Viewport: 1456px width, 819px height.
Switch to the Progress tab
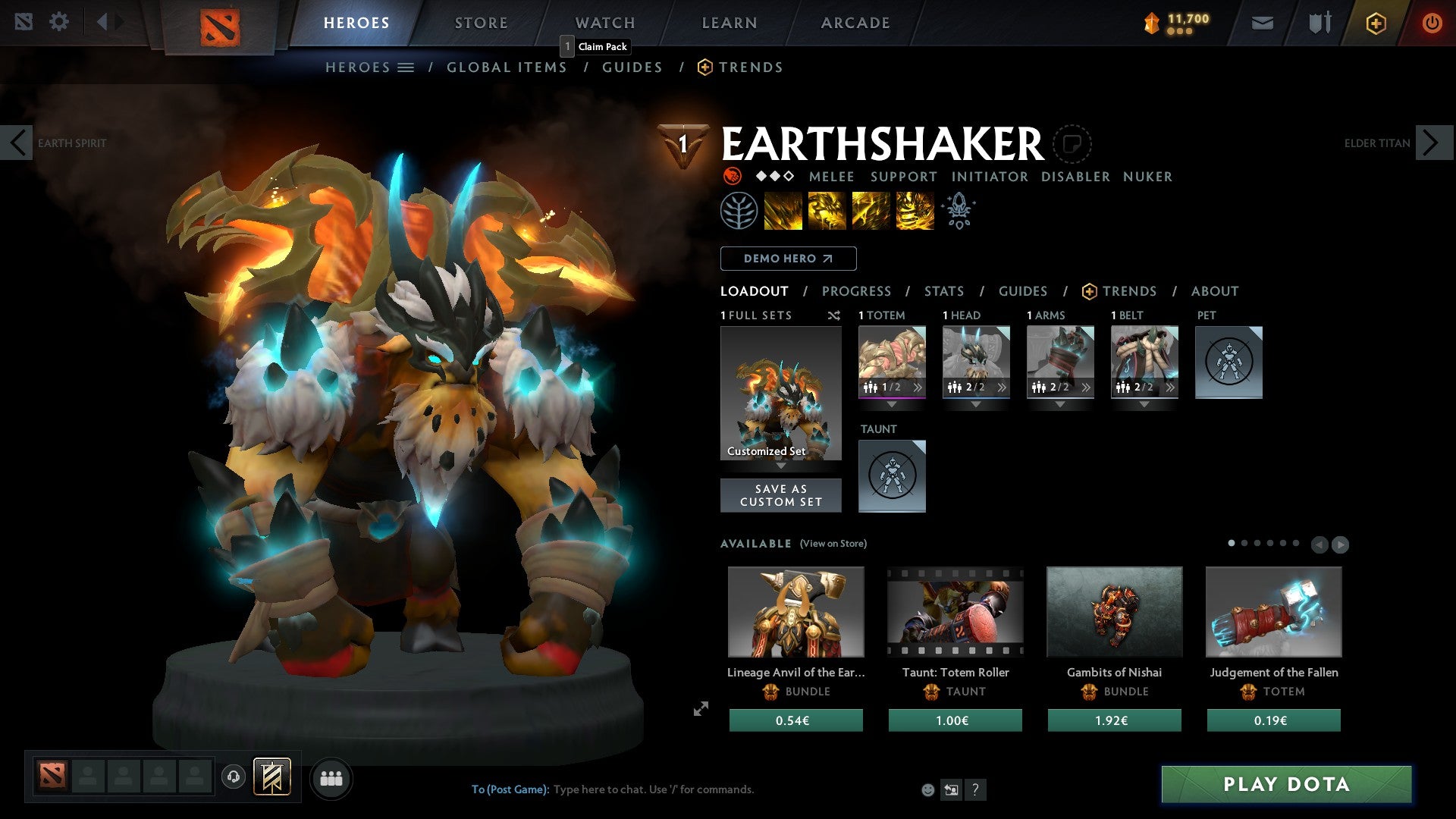[x=857, y=291]
